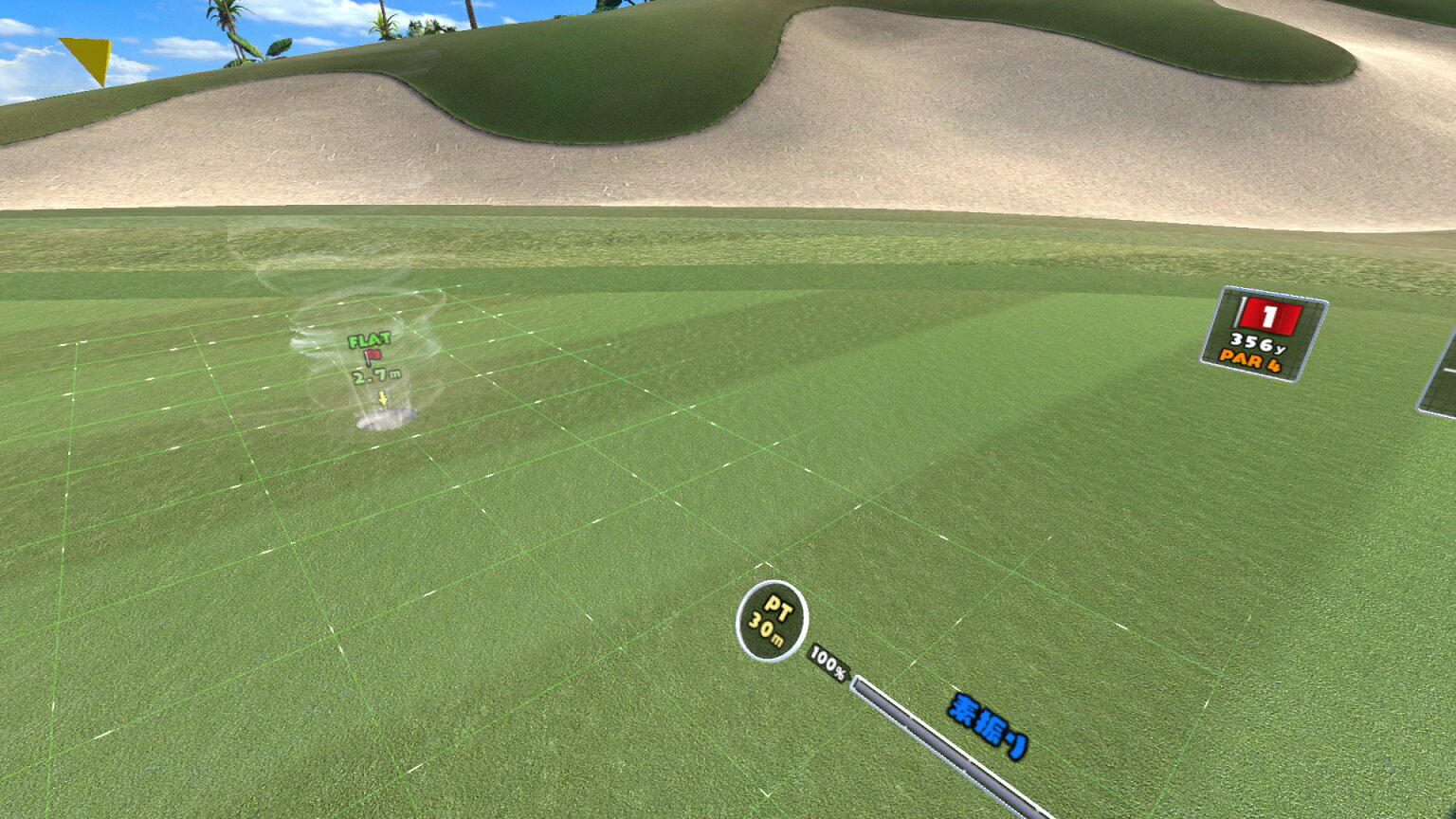The image size is (1456, 819).
Task: Click the small flag beside the 2.7m label
Action: (372, 355)
